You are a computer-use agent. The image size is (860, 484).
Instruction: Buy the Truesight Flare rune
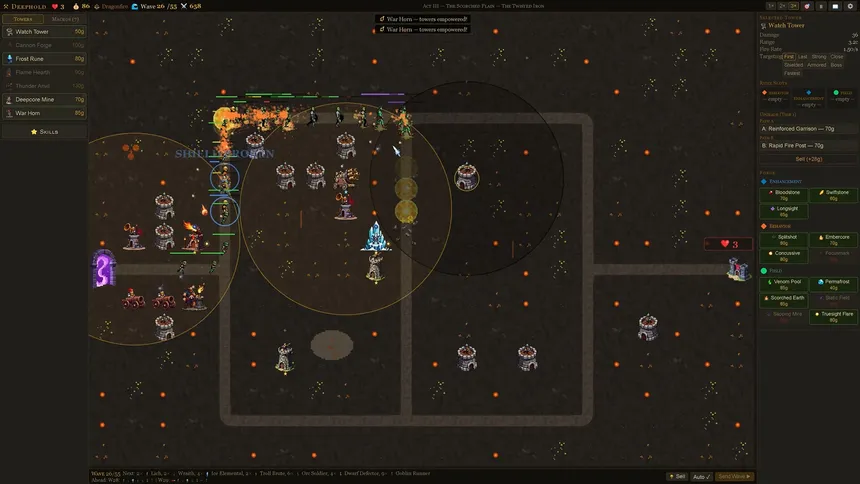click(832, 315)
